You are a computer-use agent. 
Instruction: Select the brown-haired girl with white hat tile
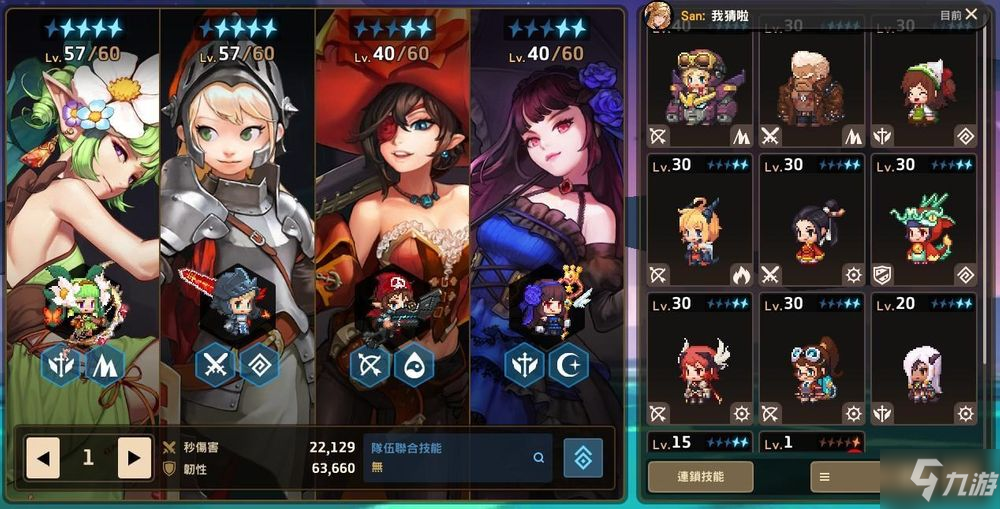tap(922, 90)
